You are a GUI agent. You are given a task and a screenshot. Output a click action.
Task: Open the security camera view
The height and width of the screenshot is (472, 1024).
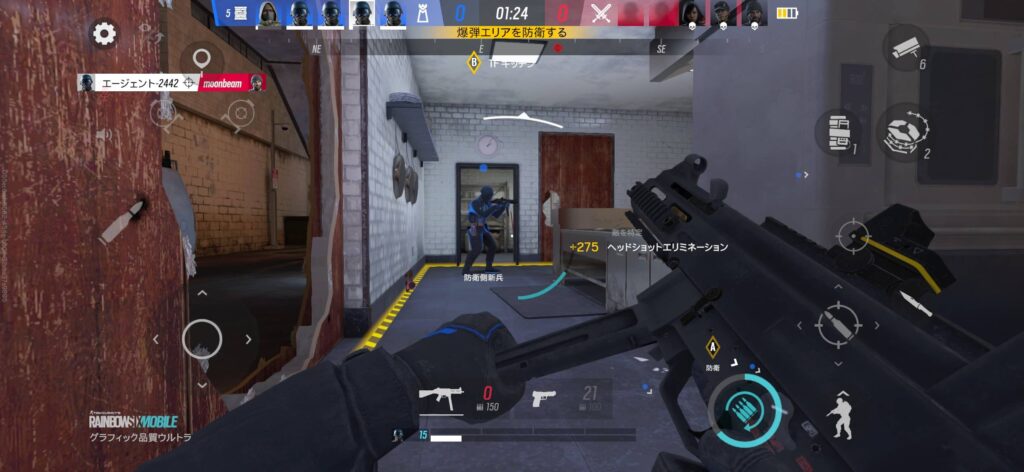tap(907, 46)
